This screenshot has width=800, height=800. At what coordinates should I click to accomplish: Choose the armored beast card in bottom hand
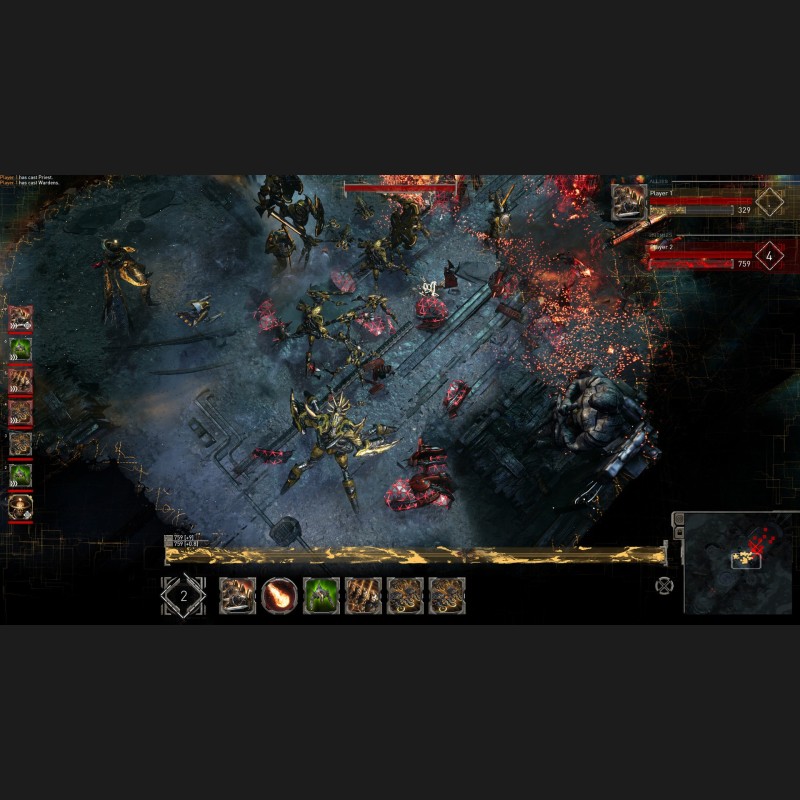pos(238,596)
